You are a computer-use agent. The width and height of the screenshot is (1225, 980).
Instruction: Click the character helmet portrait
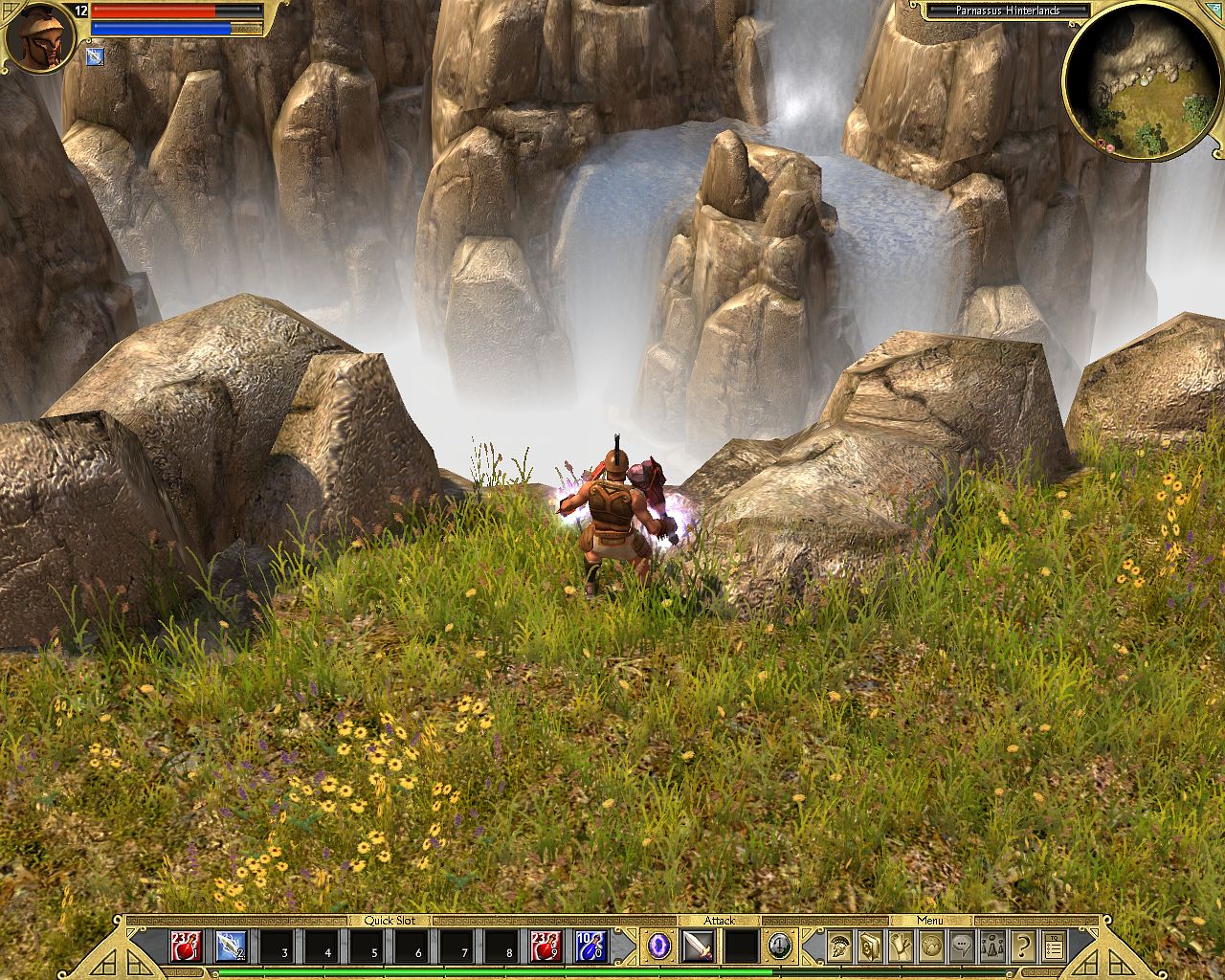[x=39, y=38]
